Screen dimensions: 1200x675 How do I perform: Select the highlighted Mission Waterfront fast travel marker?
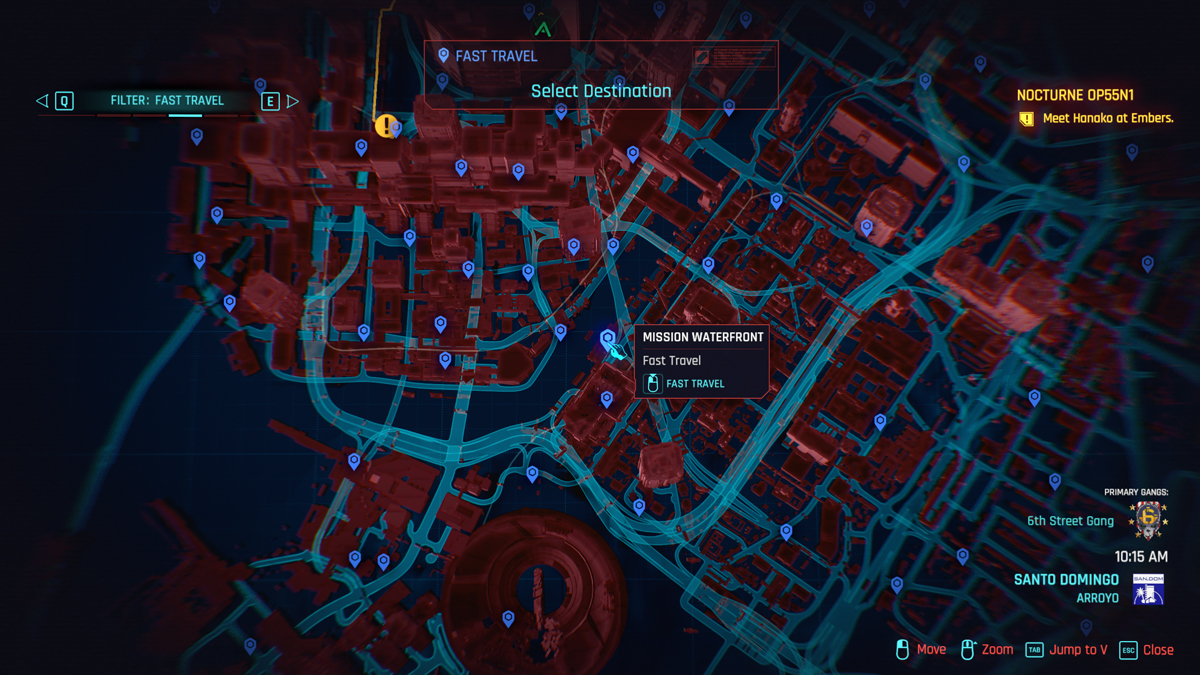tap(608, 340)
